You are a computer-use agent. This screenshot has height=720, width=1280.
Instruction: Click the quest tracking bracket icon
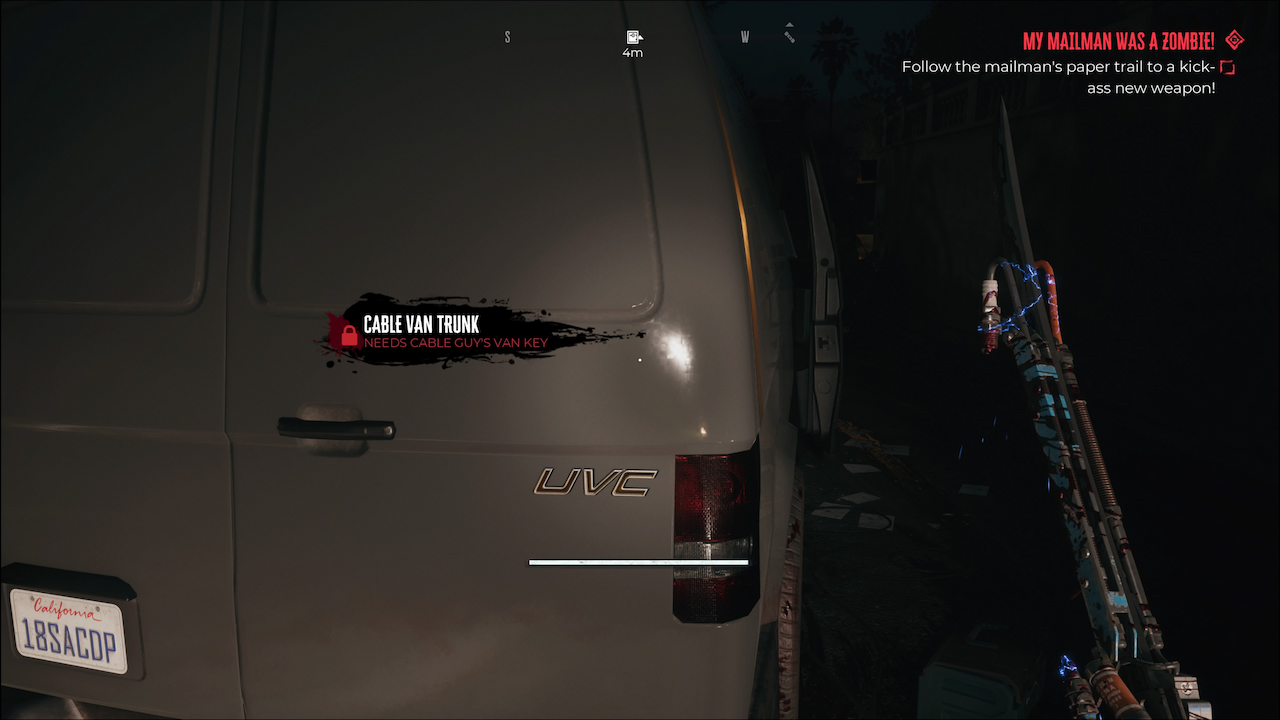[x=1228, y=65]
